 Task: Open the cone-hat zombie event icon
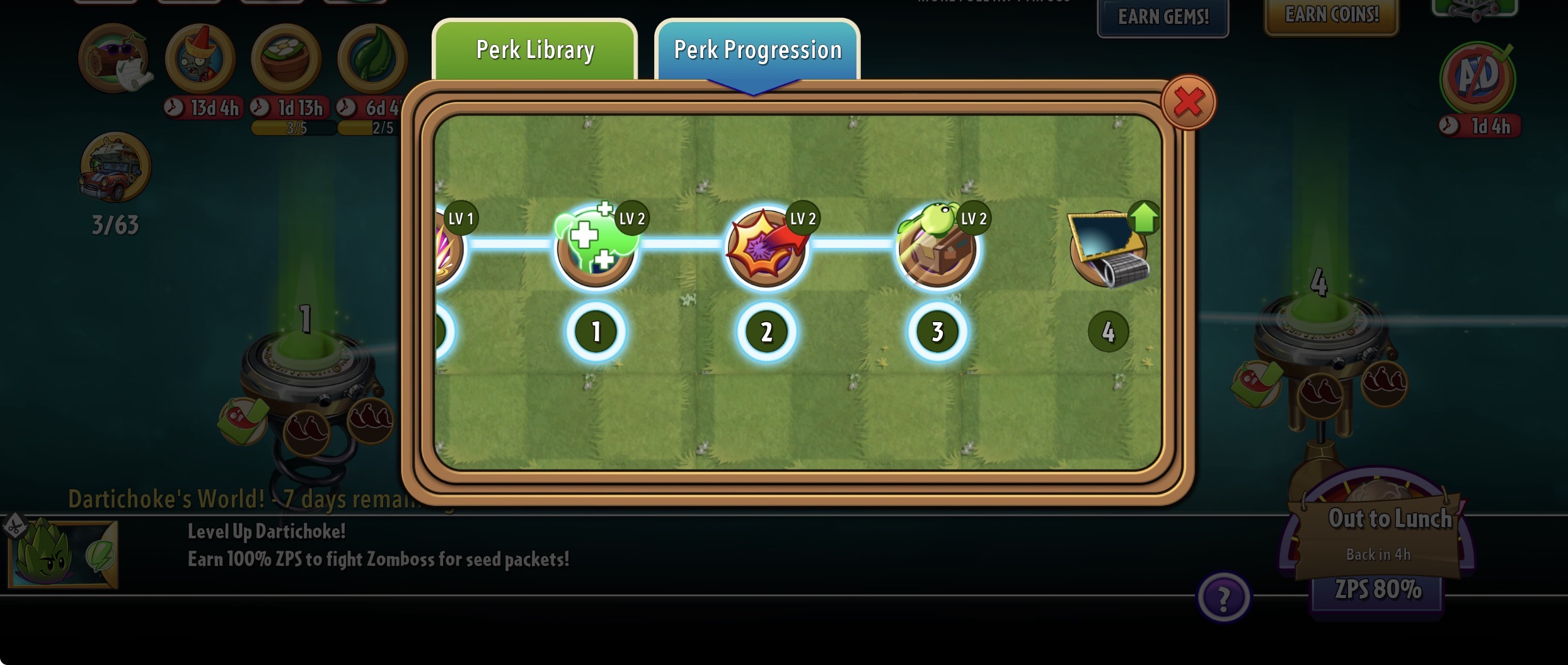pyautogui.click(x=200, y=59)
